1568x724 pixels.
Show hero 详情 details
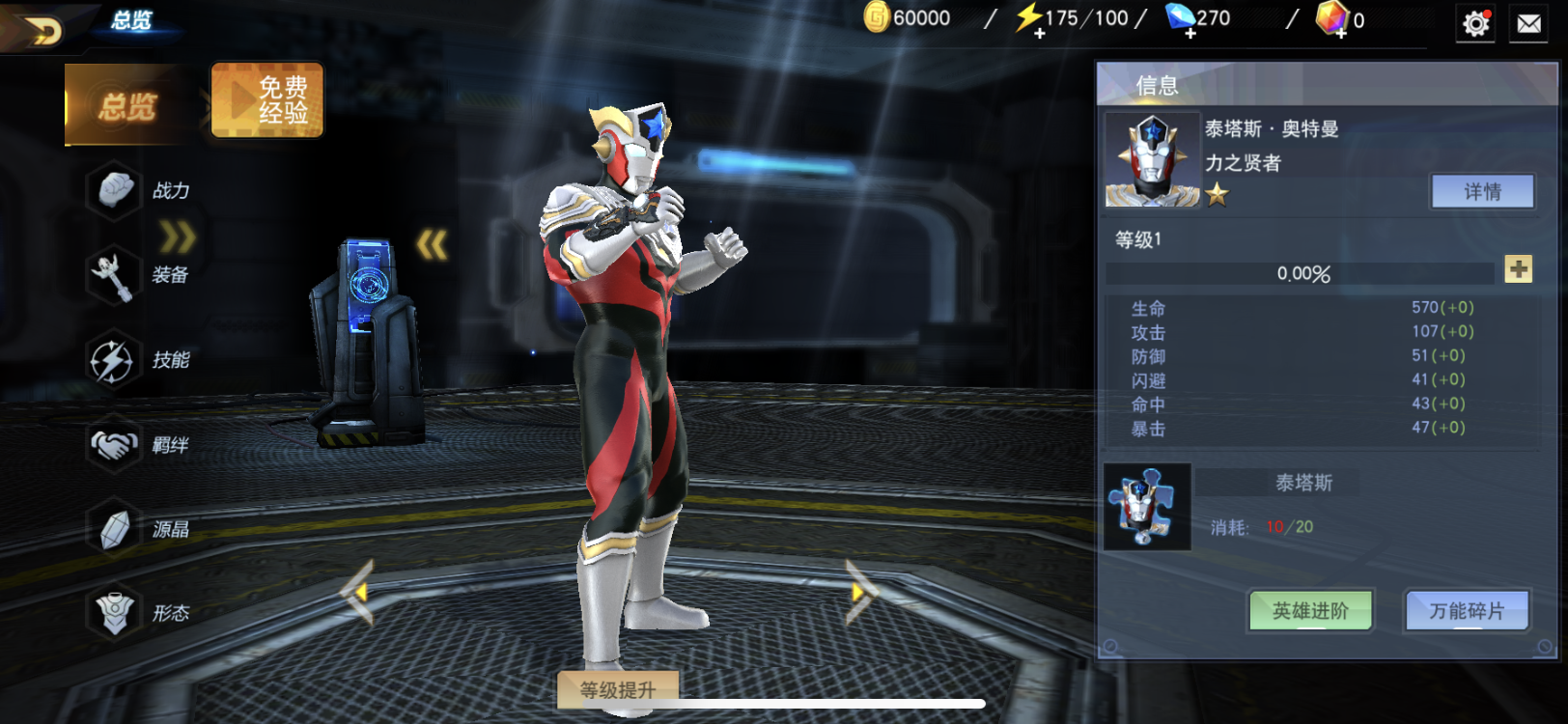click(x=1482, y=191)
